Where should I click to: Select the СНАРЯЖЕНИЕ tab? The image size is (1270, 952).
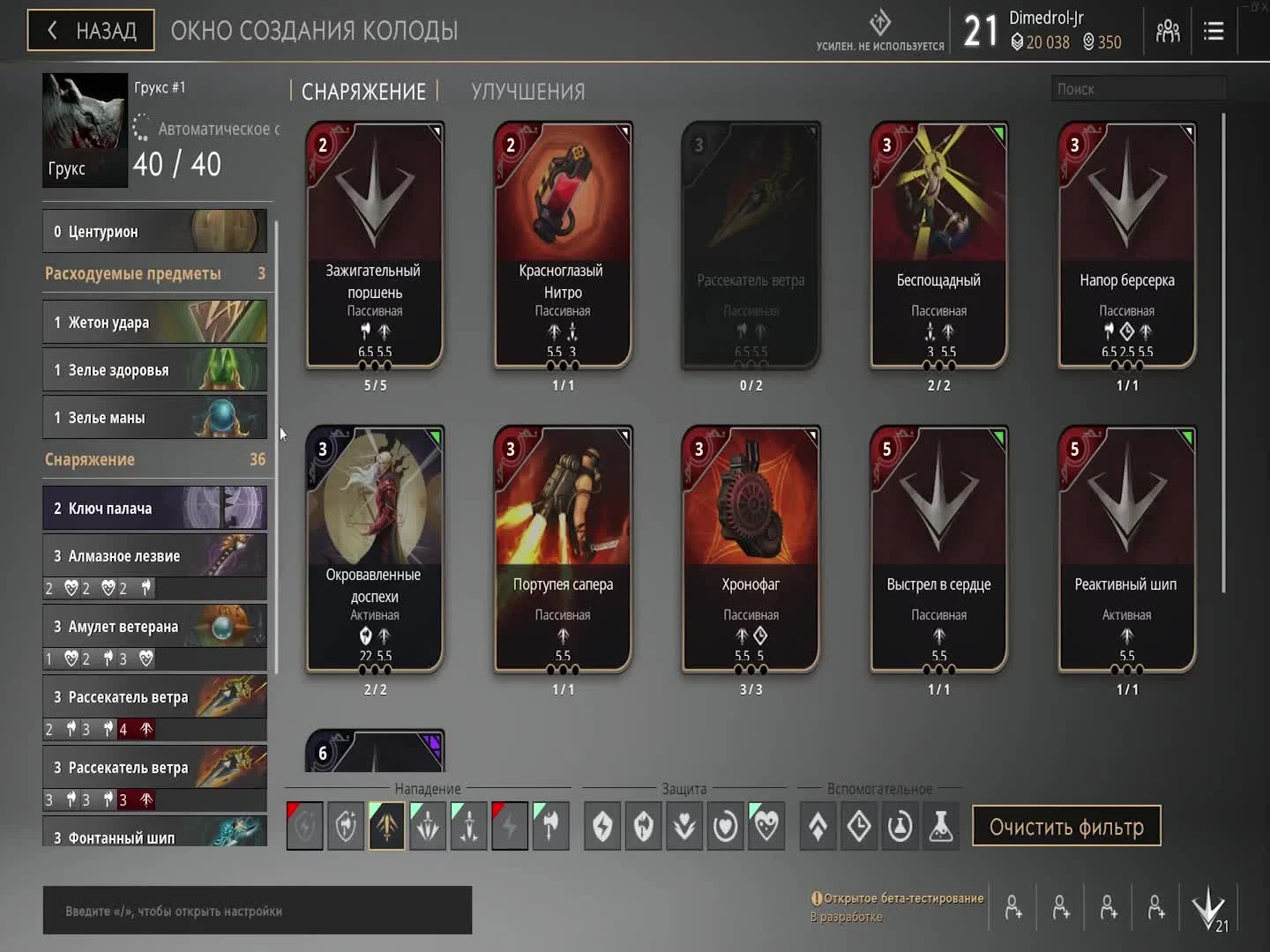coord(363,91)
